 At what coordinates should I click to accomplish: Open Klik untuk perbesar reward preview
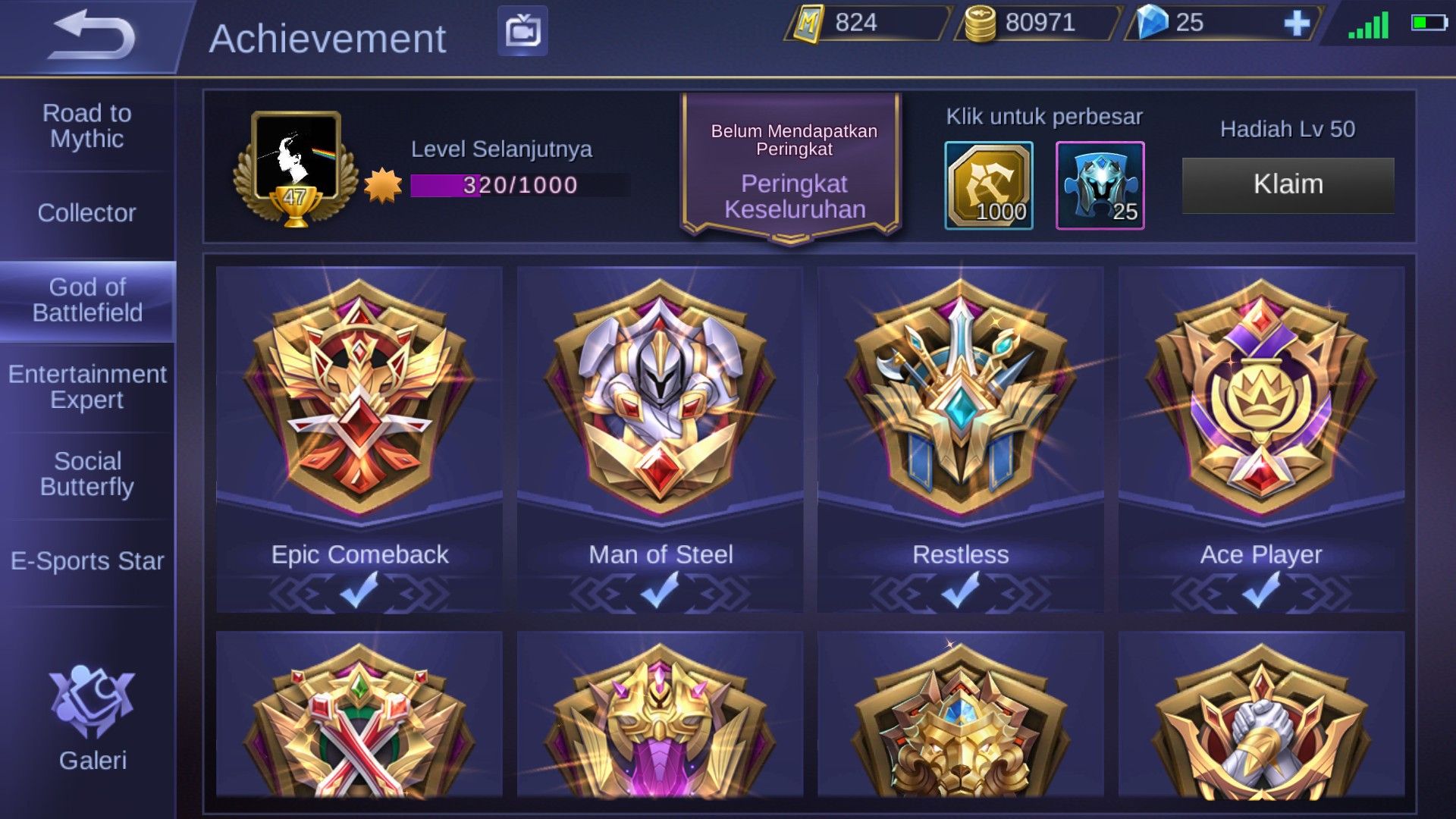coord(1046,116)
